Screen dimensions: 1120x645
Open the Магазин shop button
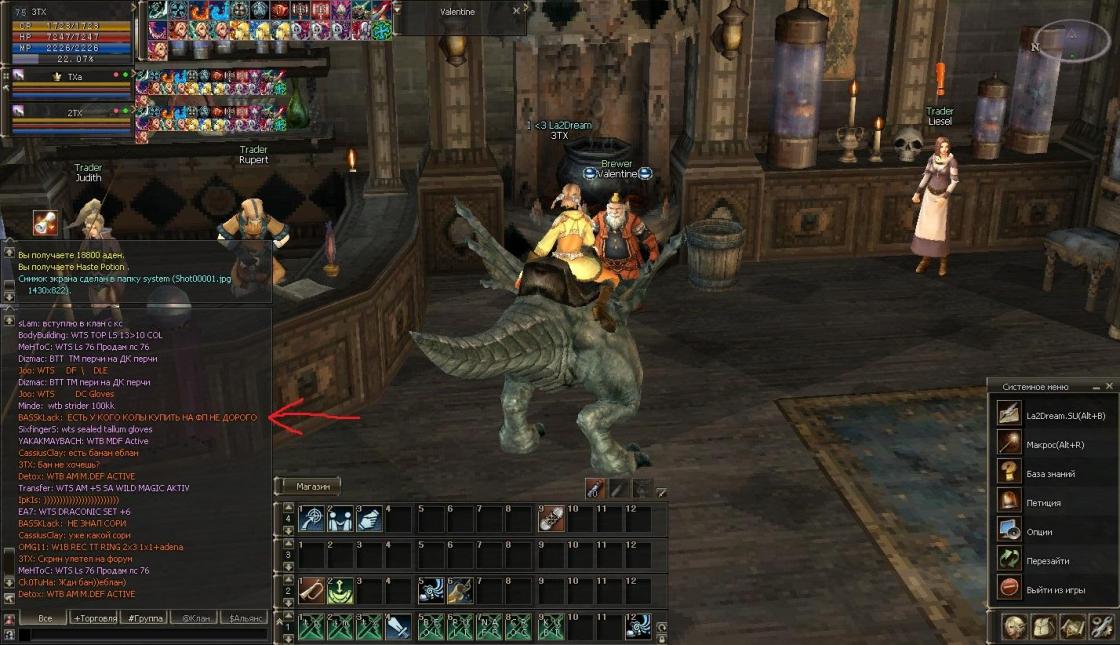pos(310,486)
